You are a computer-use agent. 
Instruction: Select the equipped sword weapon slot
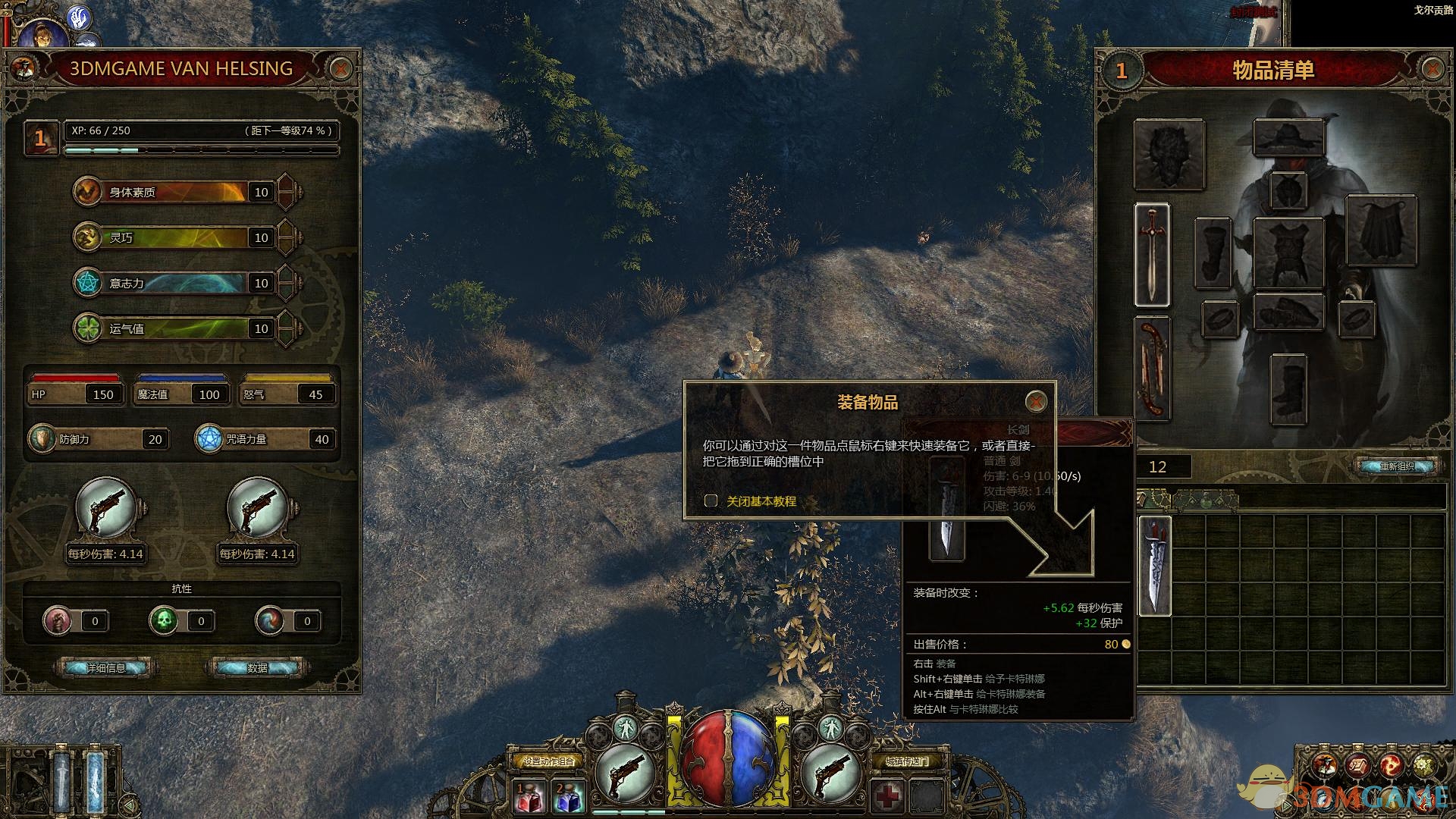pos(1152,255)
